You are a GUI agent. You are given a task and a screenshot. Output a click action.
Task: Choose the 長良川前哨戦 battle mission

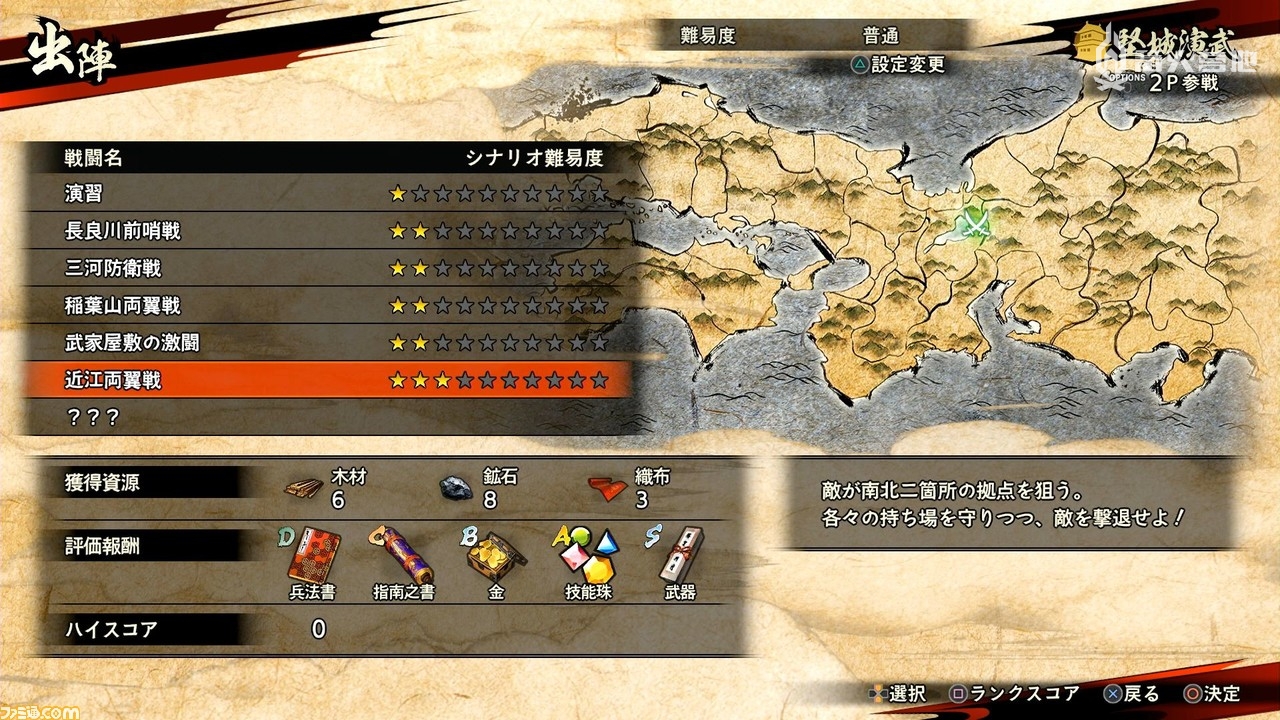pos(120,229)
